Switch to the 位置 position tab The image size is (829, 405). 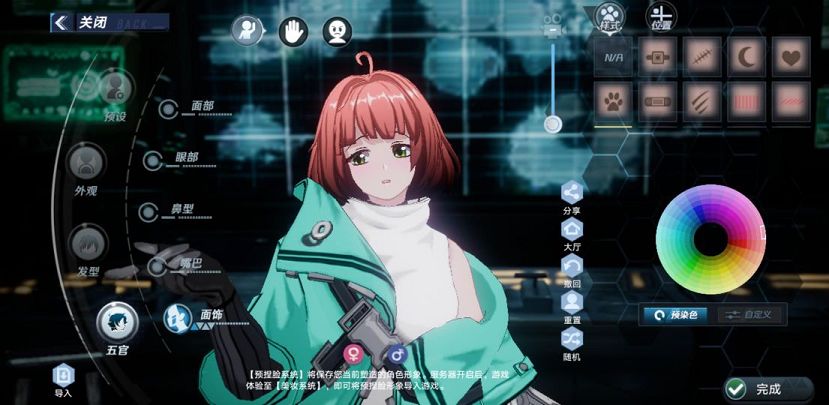(x=660, y=16)
